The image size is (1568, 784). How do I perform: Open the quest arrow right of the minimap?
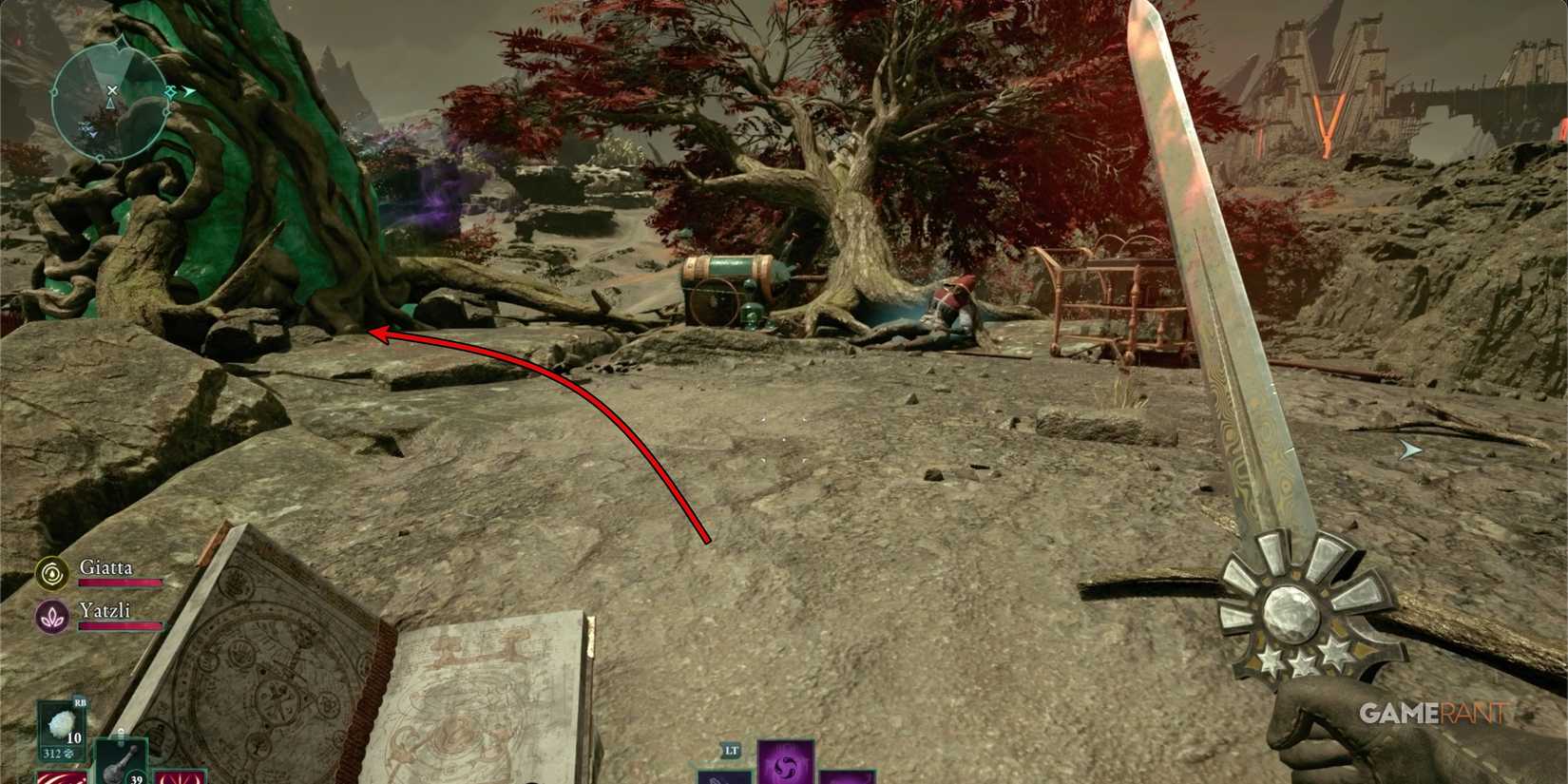[x=187, y=90]
